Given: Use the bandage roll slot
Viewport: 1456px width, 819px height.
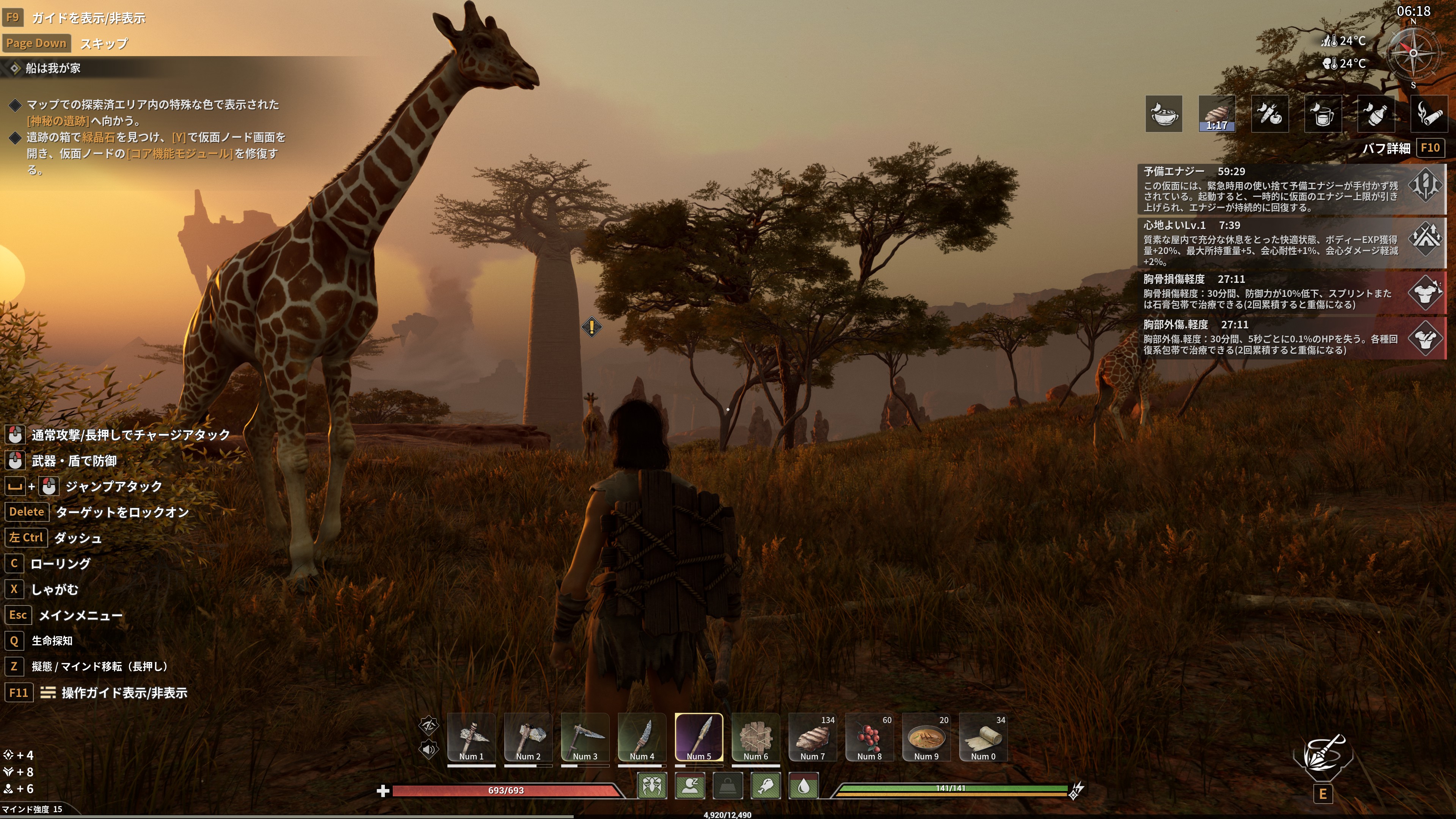Looking at the screenshot, I should click(x=984, y=737).
